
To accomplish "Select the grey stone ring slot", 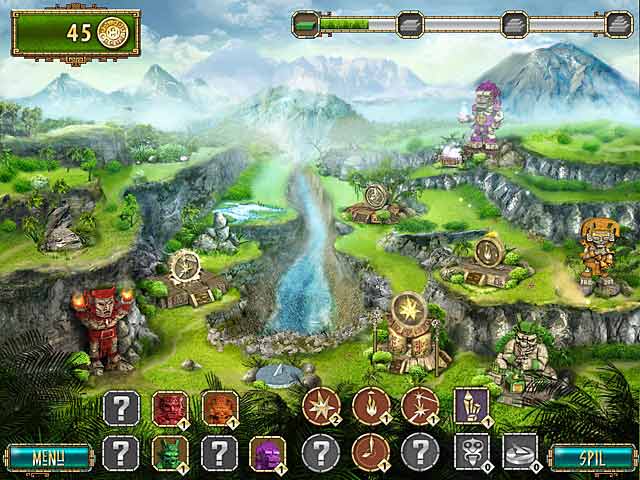I will click(x=519, y=452).
